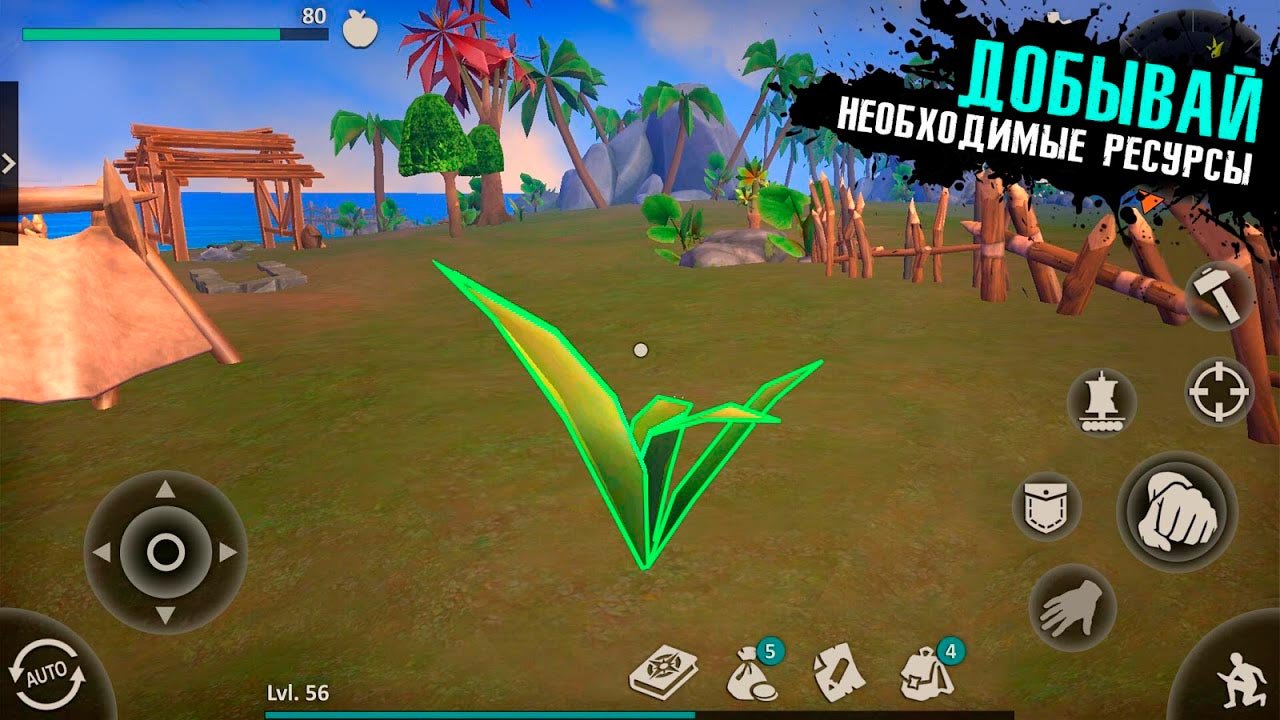Activate the crosshair aim button
The width and height of the screenshot is (1280, 720).
point(1219,391)
